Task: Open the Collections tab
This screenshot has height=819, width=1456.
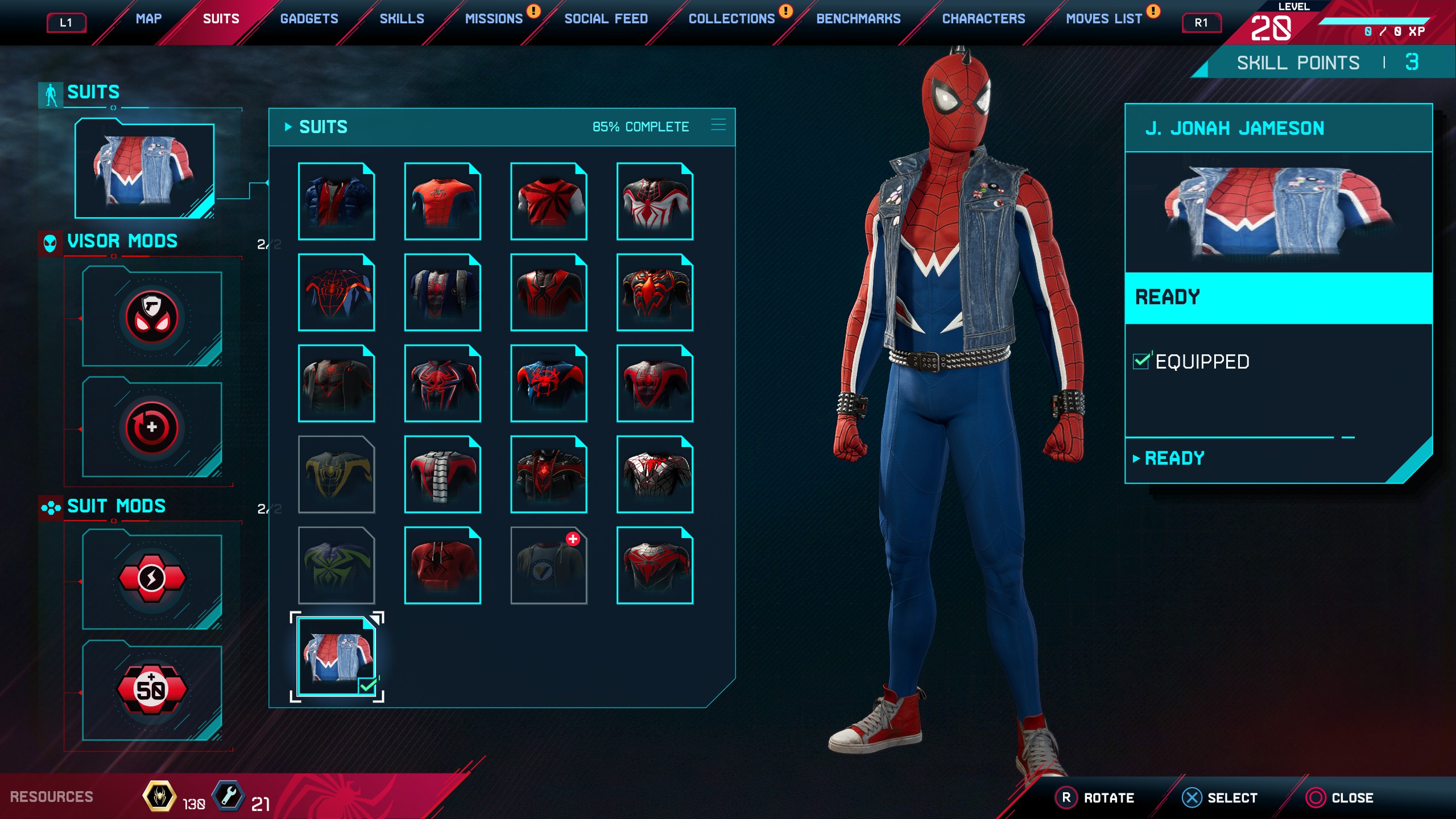Action: point(731,19)
